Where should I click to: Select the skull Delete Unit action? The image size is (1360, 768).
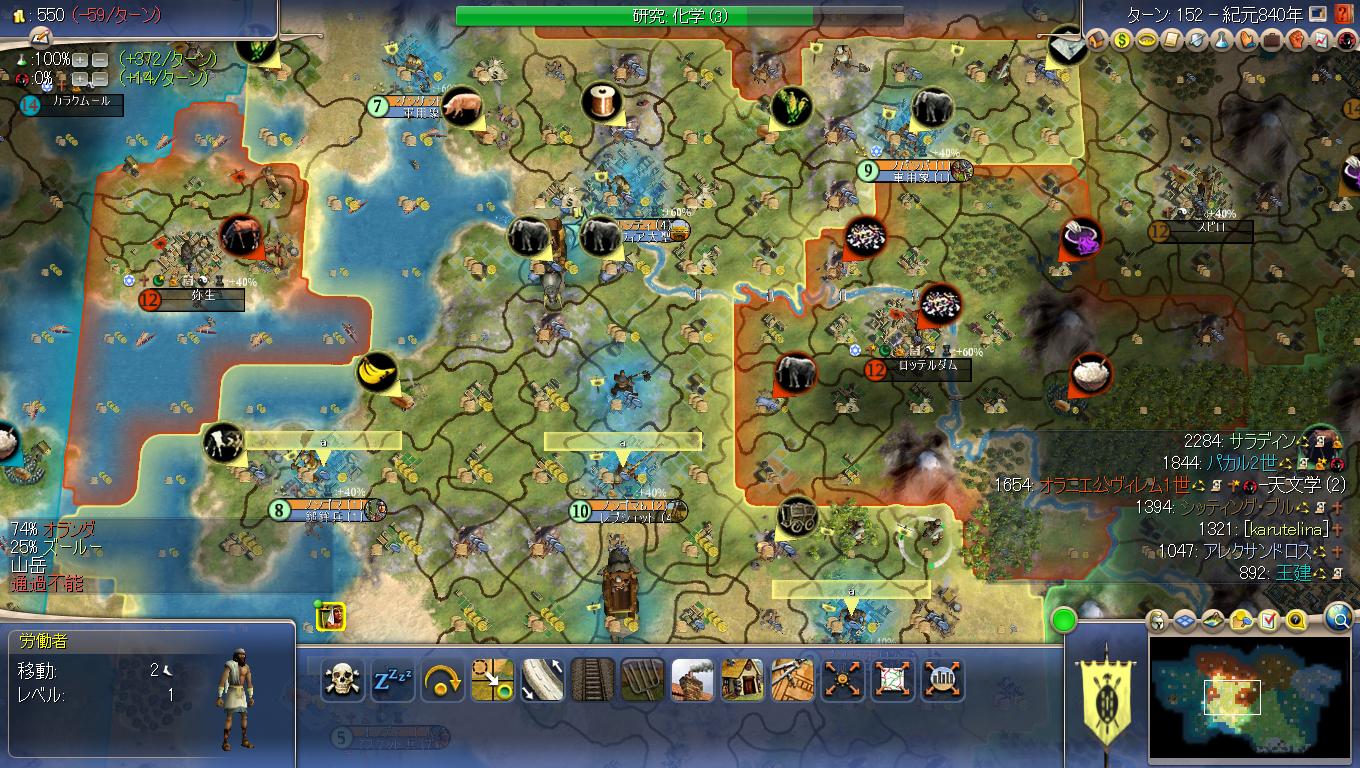(x=342, y=678)
